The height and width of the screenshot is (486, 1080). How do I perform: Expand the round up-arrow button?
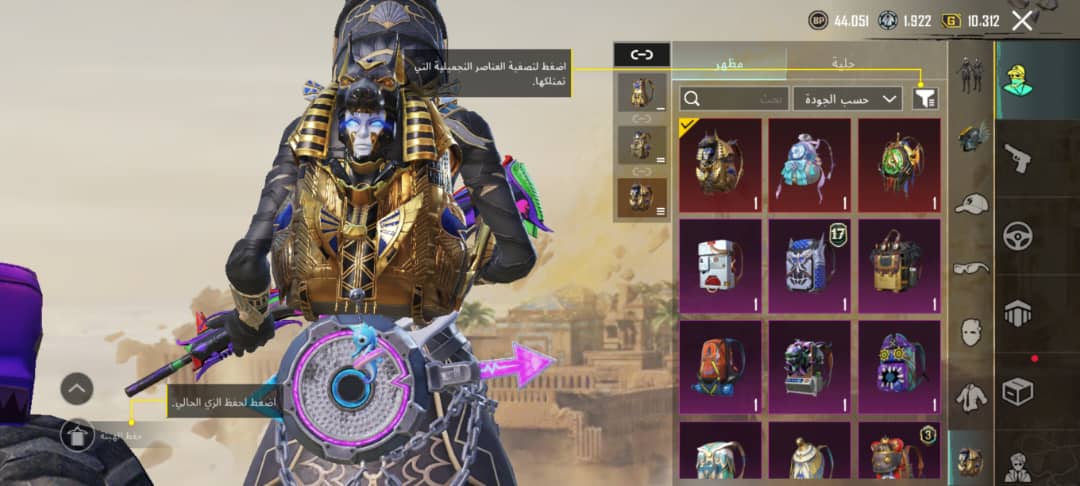click(x=77, y=388)
